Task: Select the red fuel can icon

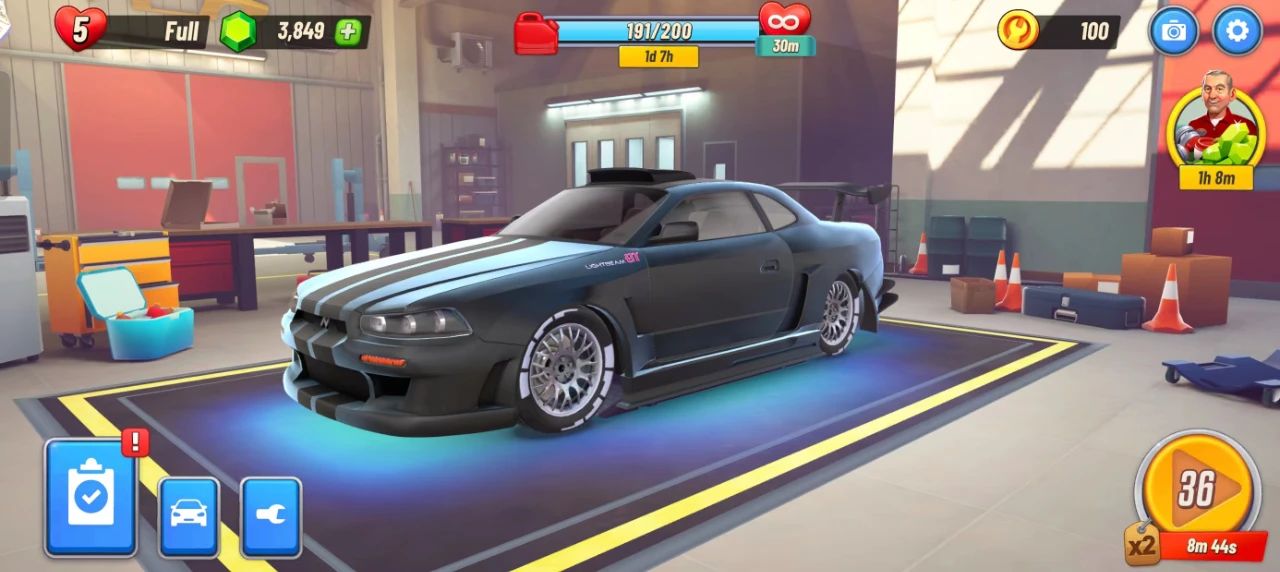Action: (x=536, y=32)
